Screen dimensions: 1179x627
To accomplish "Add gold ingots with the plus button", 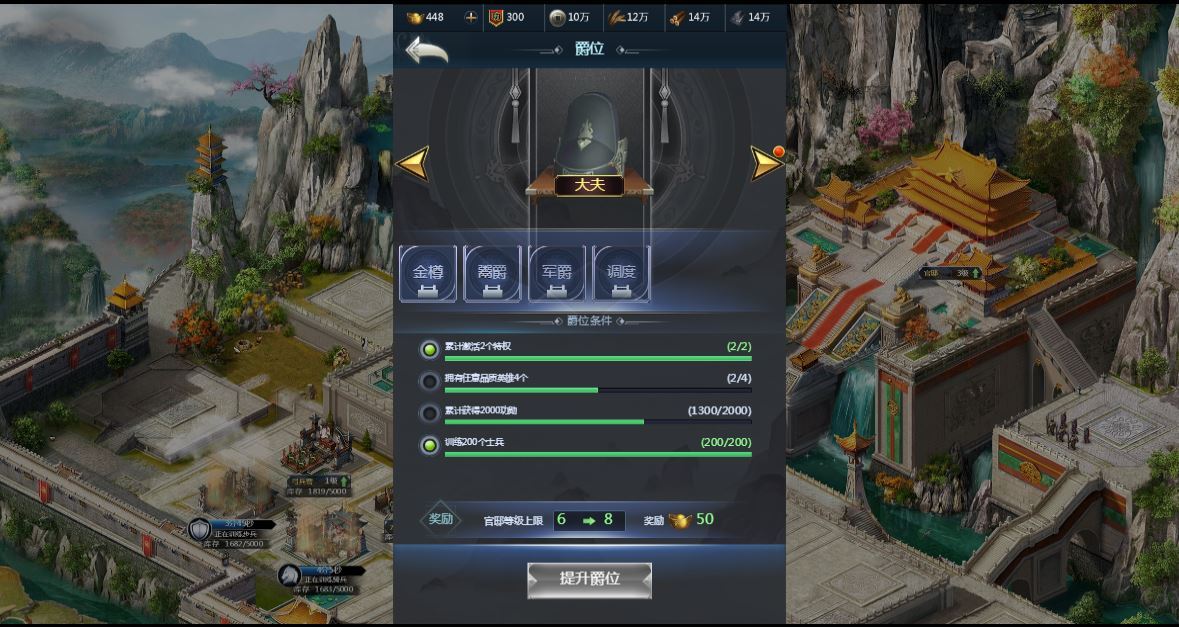I will (471, 17).
